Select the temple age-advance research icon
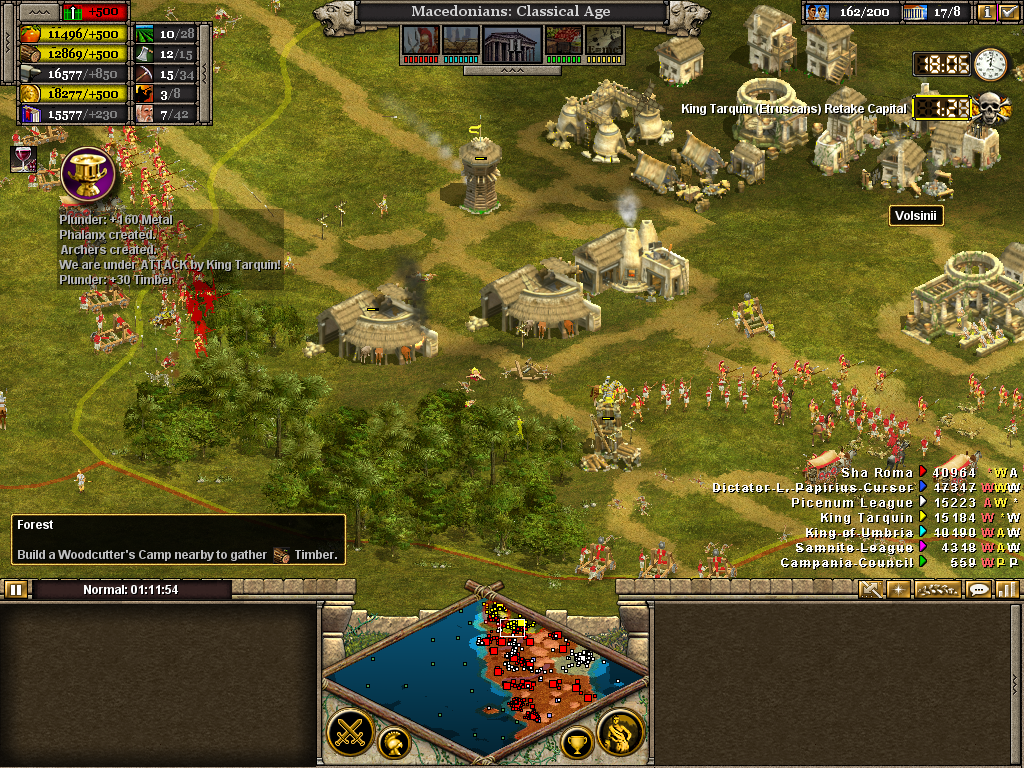Image resolution: width=1024 pixels, height=768 pixels. (x=512, y=43)
